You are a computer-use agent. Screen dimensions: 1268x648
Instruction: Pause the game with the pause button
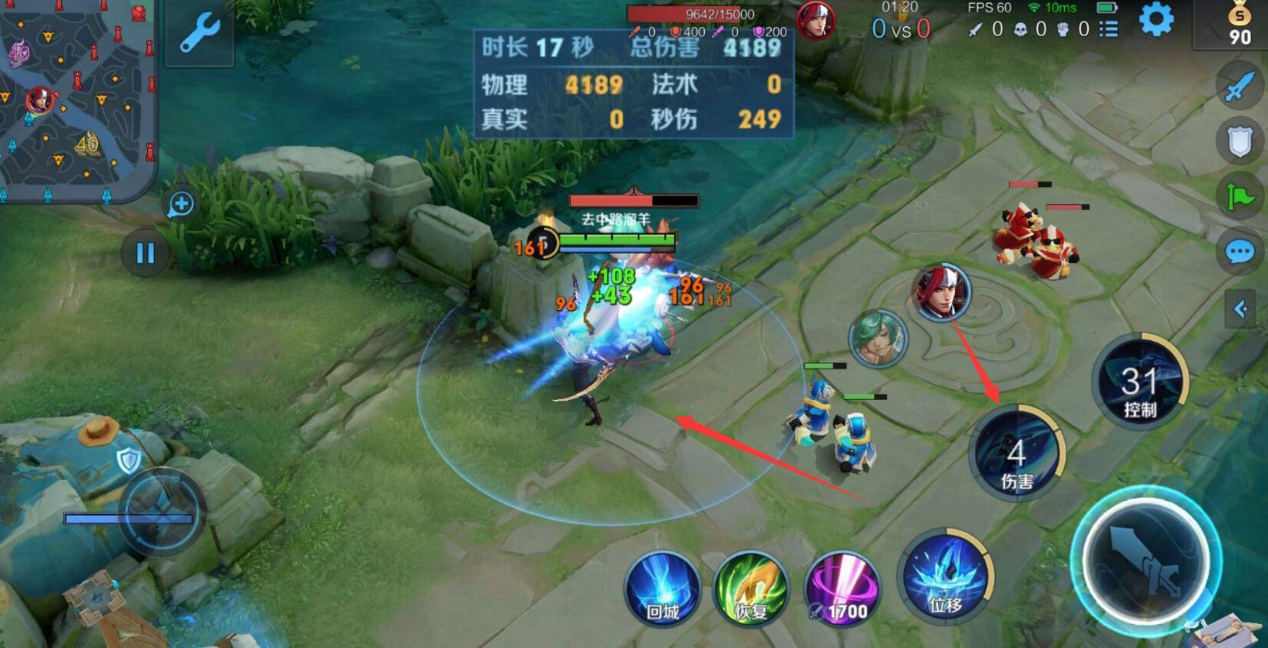(x=145, y=252)
